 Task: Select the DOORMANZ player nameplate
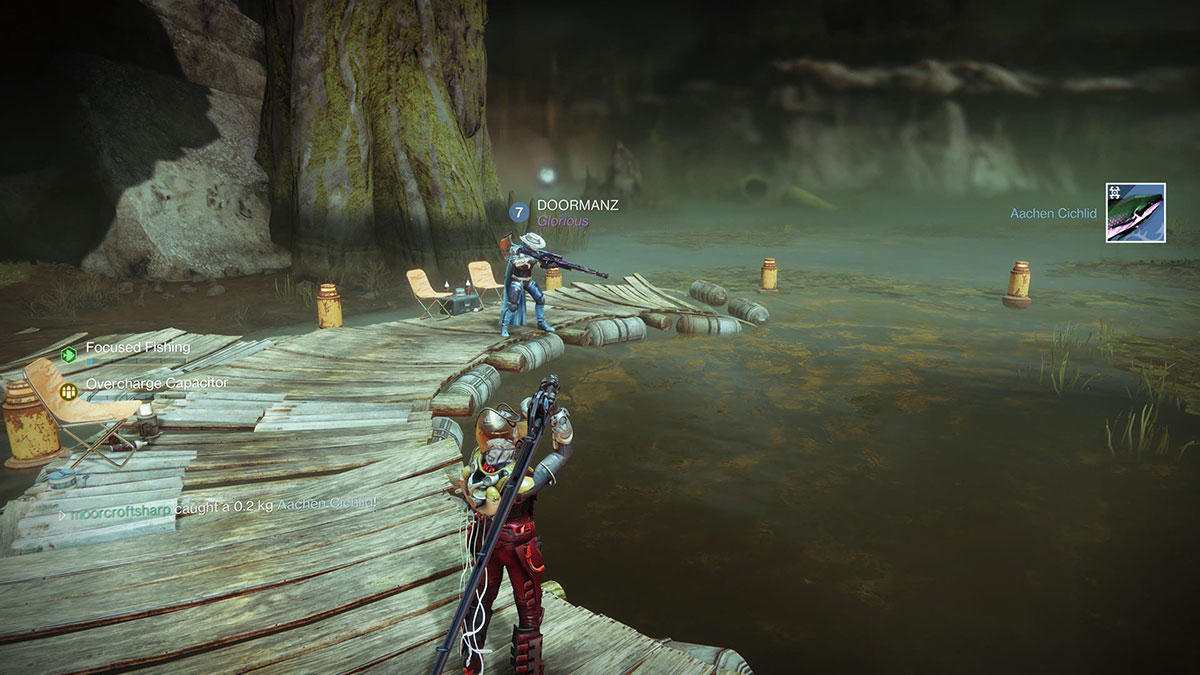tap(577, 205)
